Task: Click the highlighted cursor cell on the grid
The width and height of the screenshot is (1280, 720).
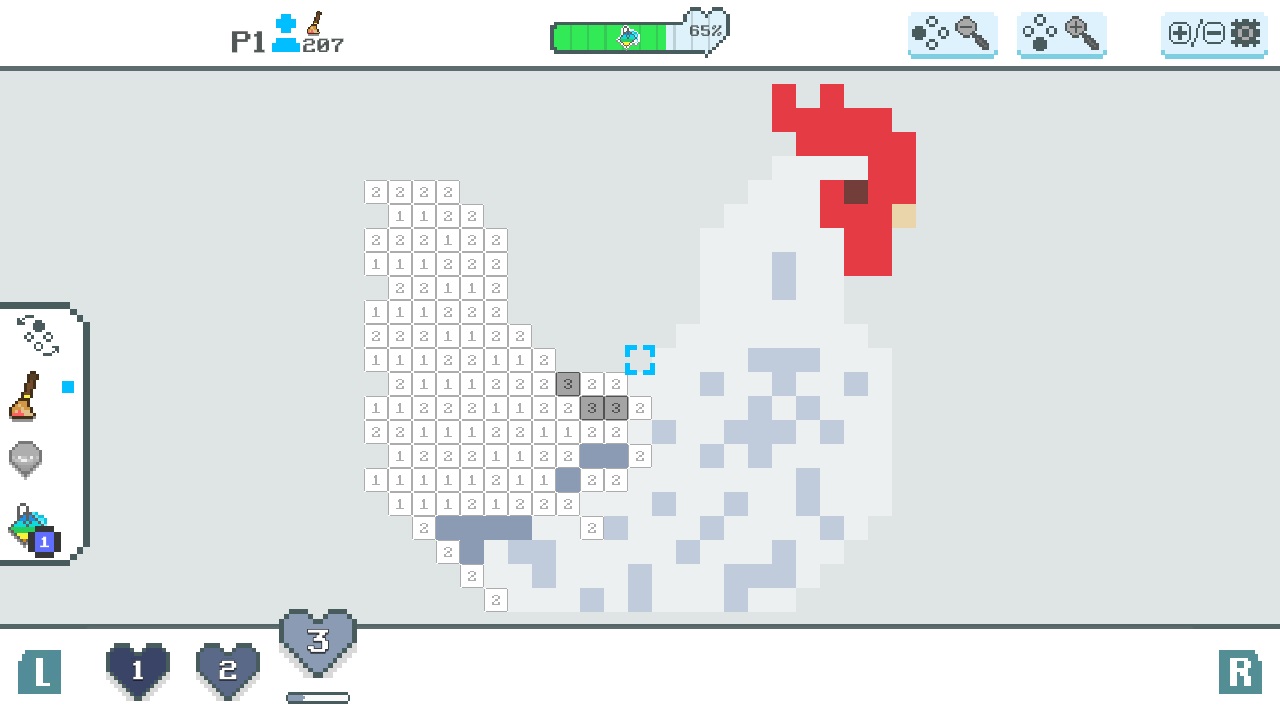Action: point(640,360)
